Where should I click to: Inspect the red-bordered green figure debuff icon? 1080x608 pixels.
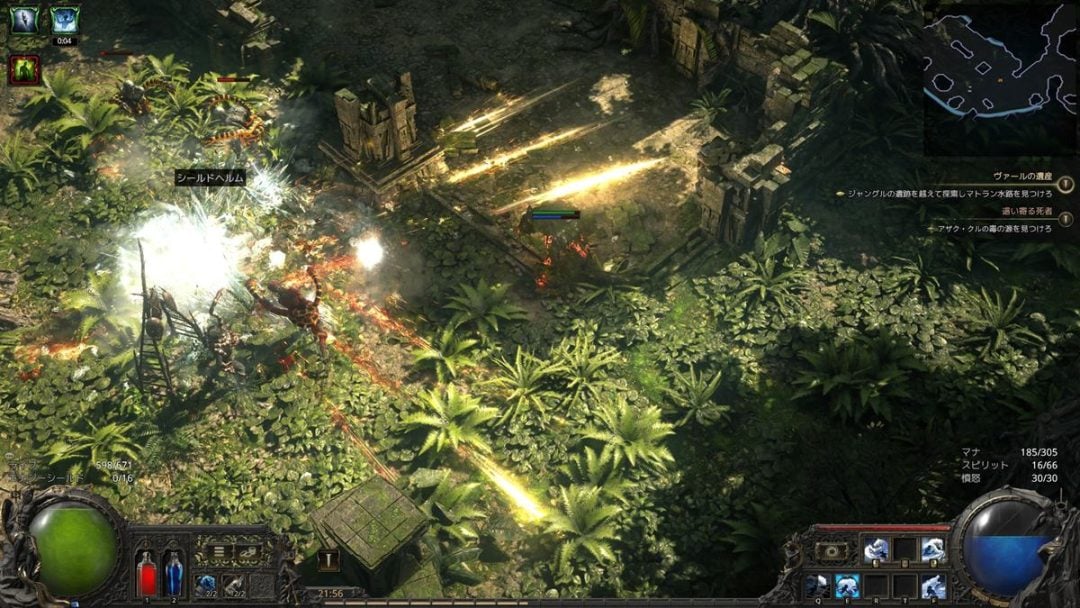click(24, 69)
